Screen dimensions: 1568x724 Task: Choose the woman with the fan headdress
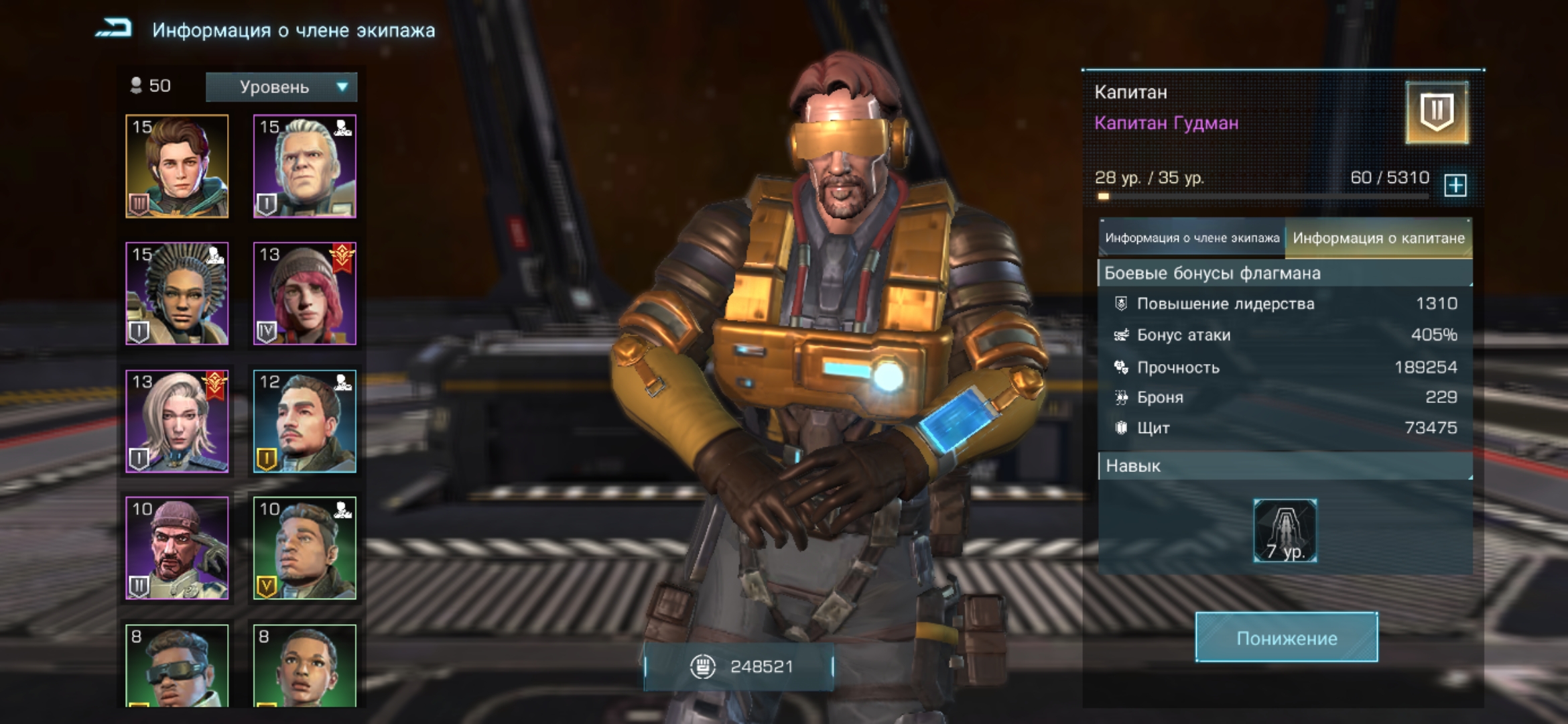[x=177, y=294]
